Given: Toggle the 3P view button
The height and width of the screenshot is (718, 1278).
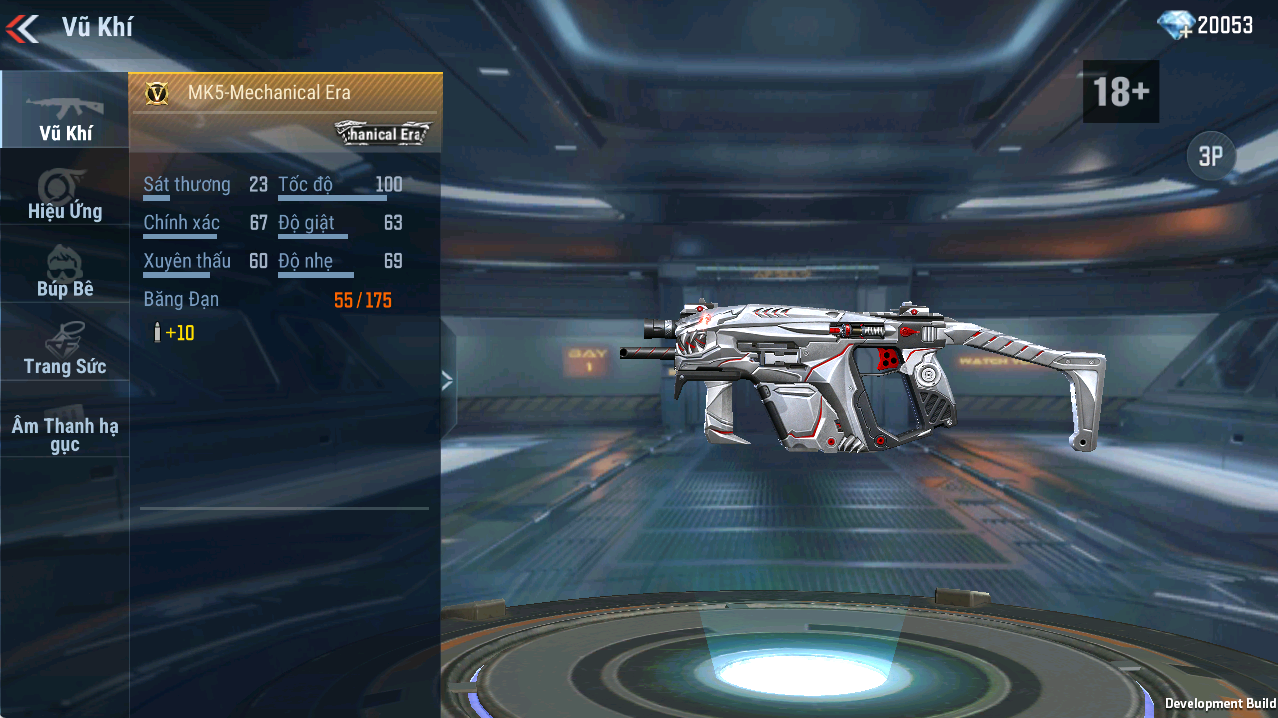Looking at the screenshot, I should click(1211, 157).
